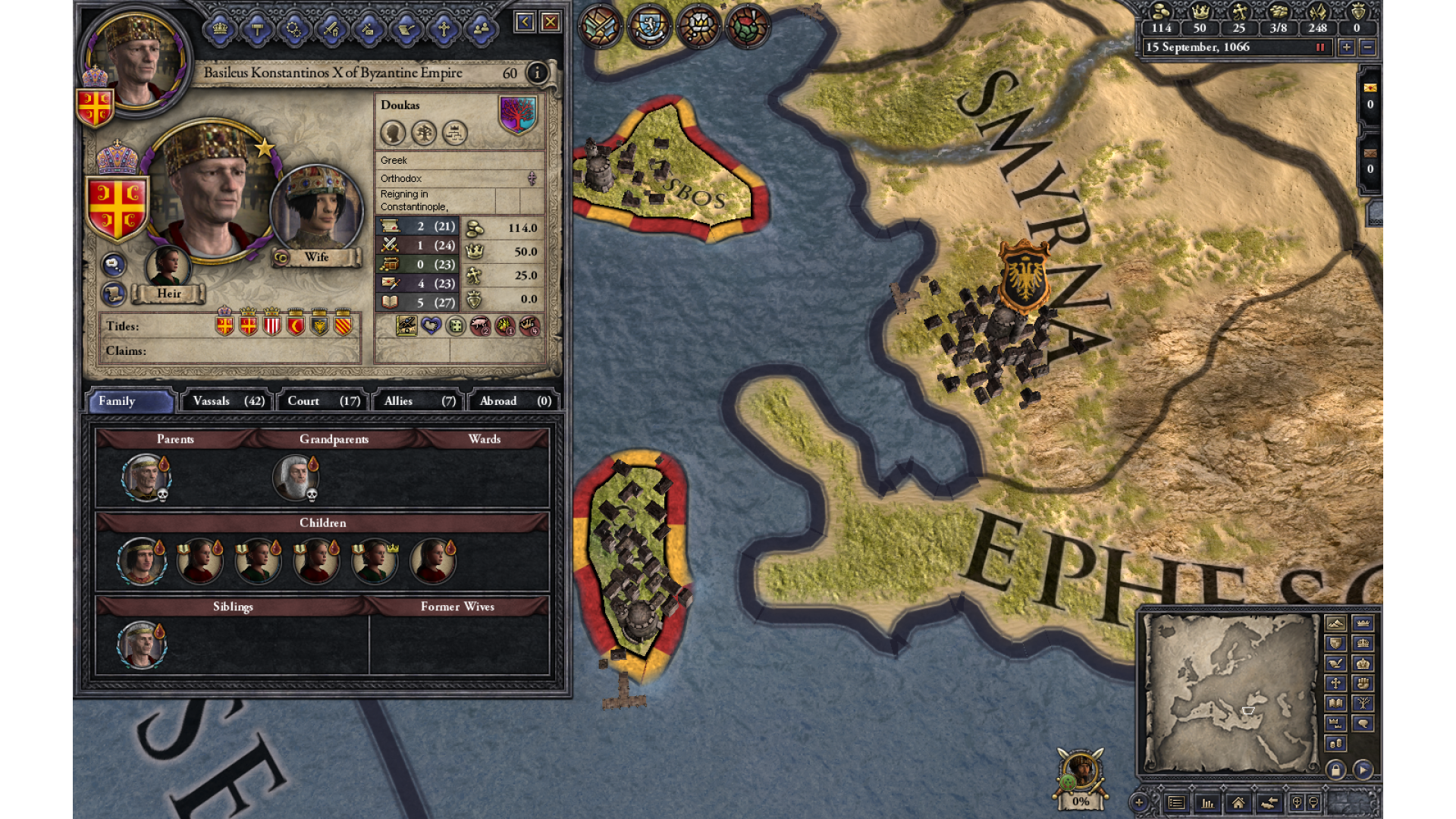The width and height of the screenshot is (1456, 819).
Task: Choose the sibling portrait
Action: coord(141,645)
